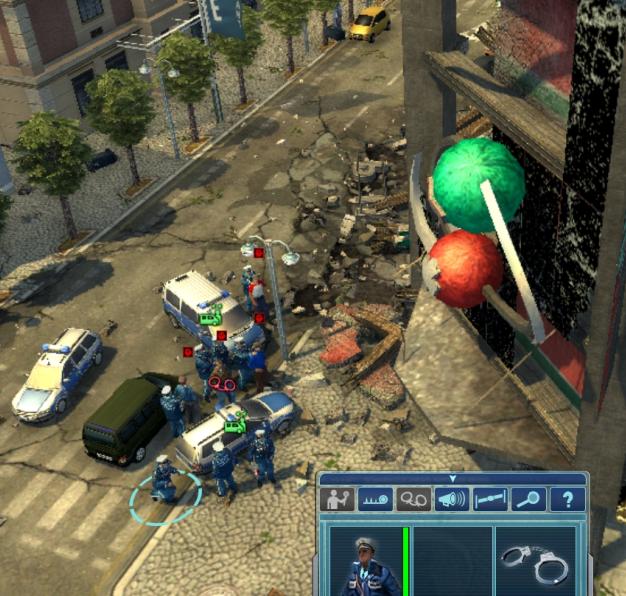Collapse the command panel with the arrow
Image resolution: width=626 pixels, height=596 pixels.
(x=452, y=479)
